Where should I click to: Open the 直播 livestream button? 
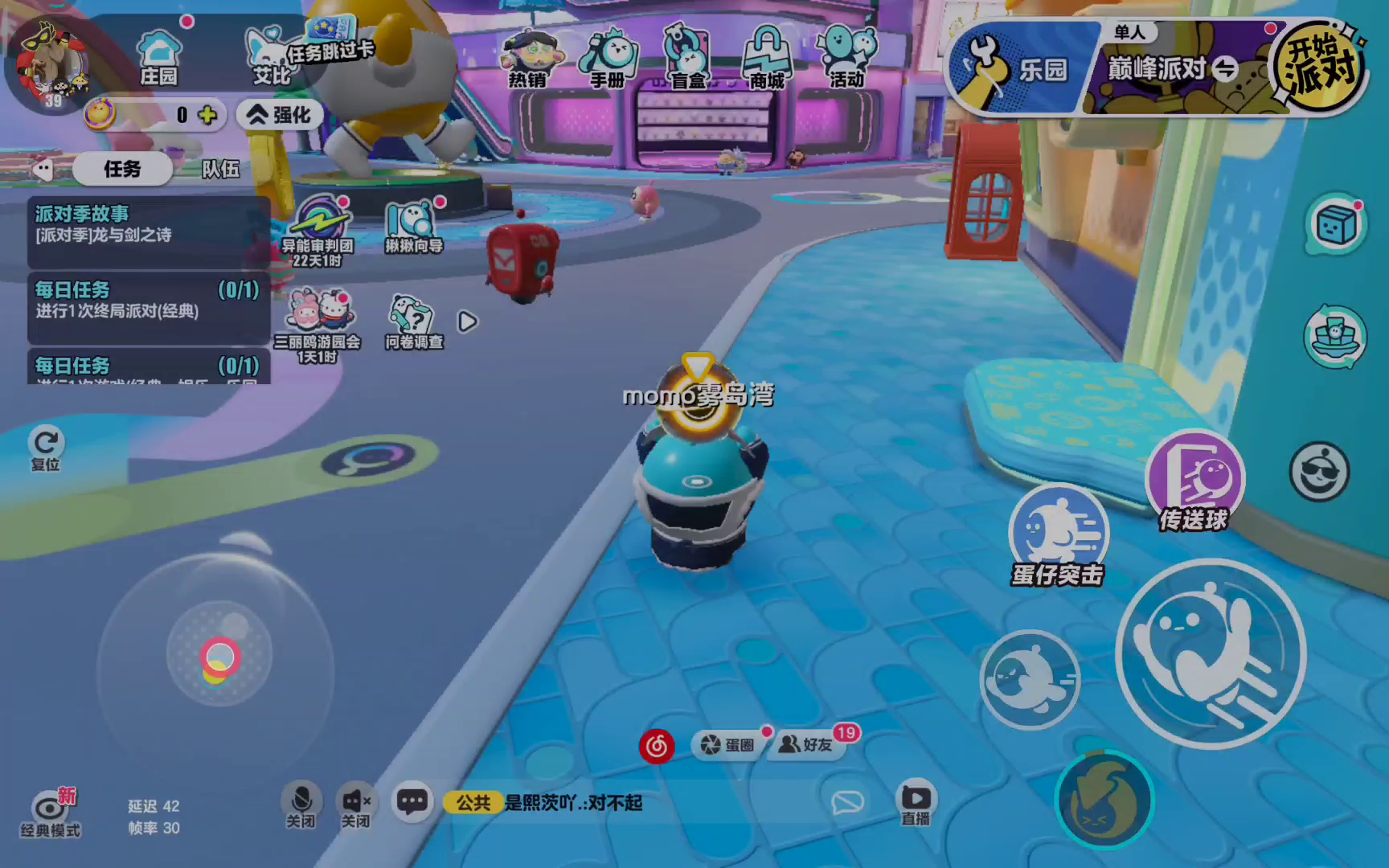point(916,802)
